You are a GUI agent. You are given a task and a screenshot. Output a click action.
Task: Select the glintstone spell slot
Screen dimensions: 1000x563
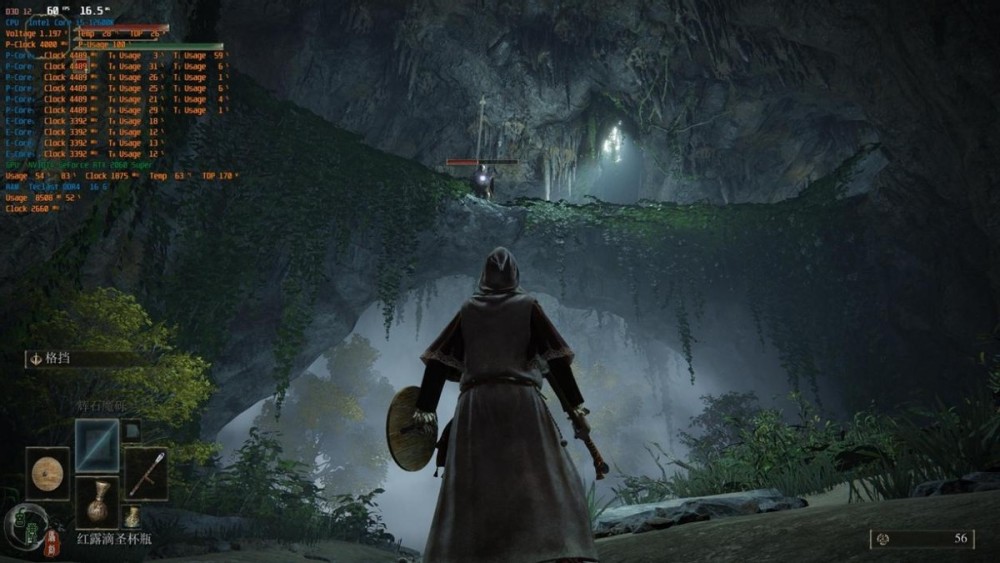pos(97,445)
